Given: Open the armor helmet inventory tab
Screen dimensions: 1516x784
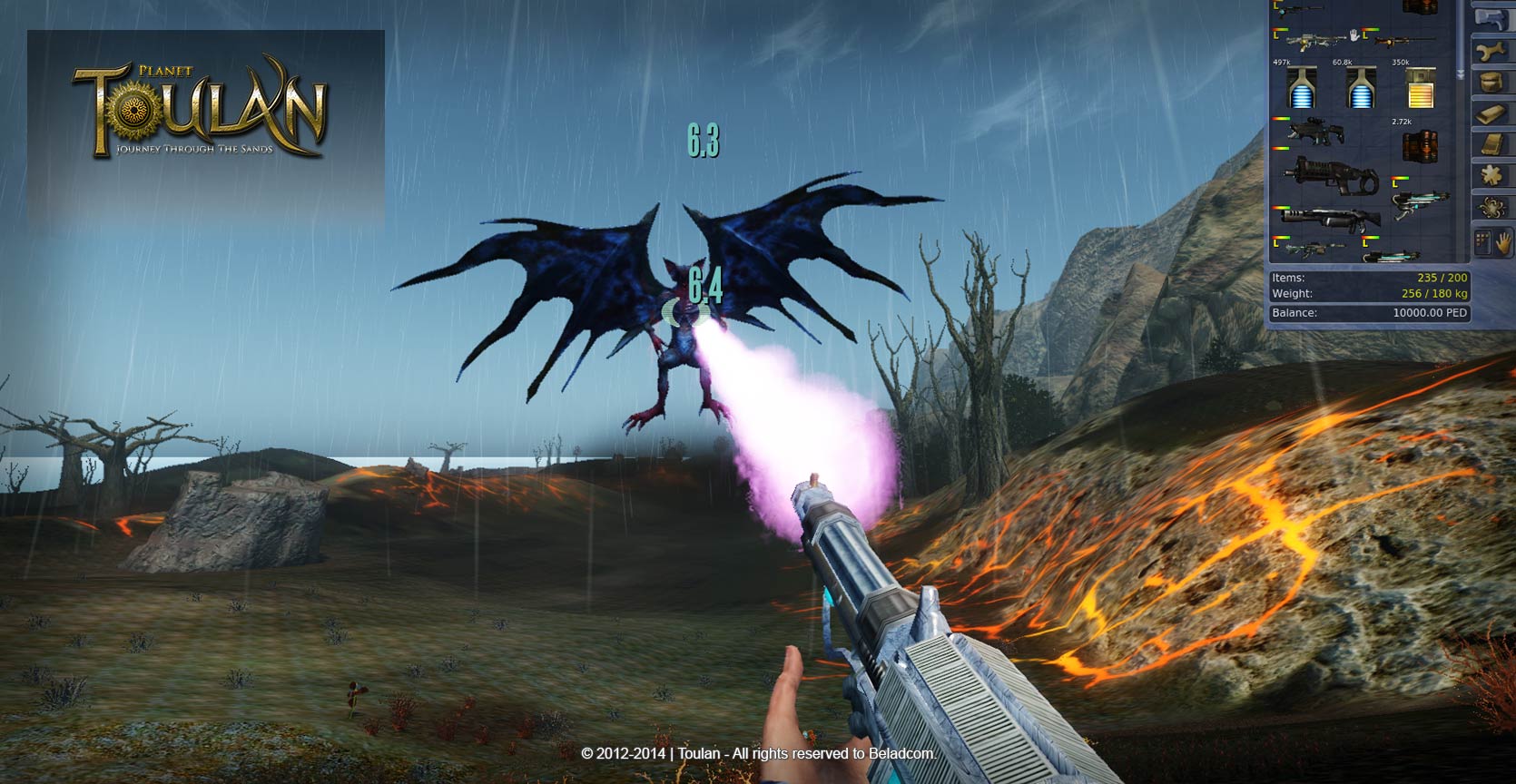Looking at the screenshot, I should coord(1492,83).
